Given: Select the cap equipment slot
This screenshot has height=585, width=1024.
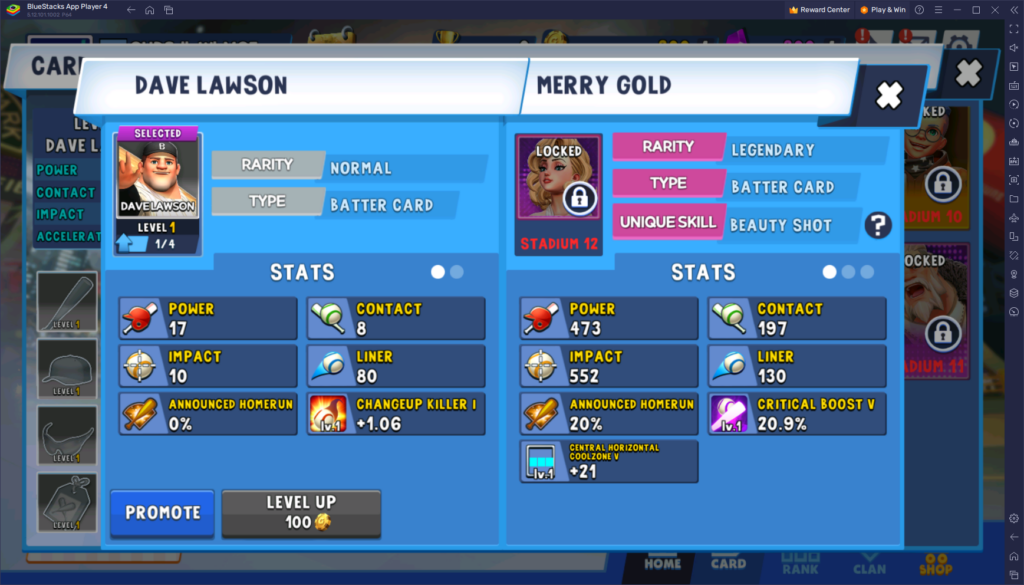Looking at the screenshot, I should coord(67,368).
